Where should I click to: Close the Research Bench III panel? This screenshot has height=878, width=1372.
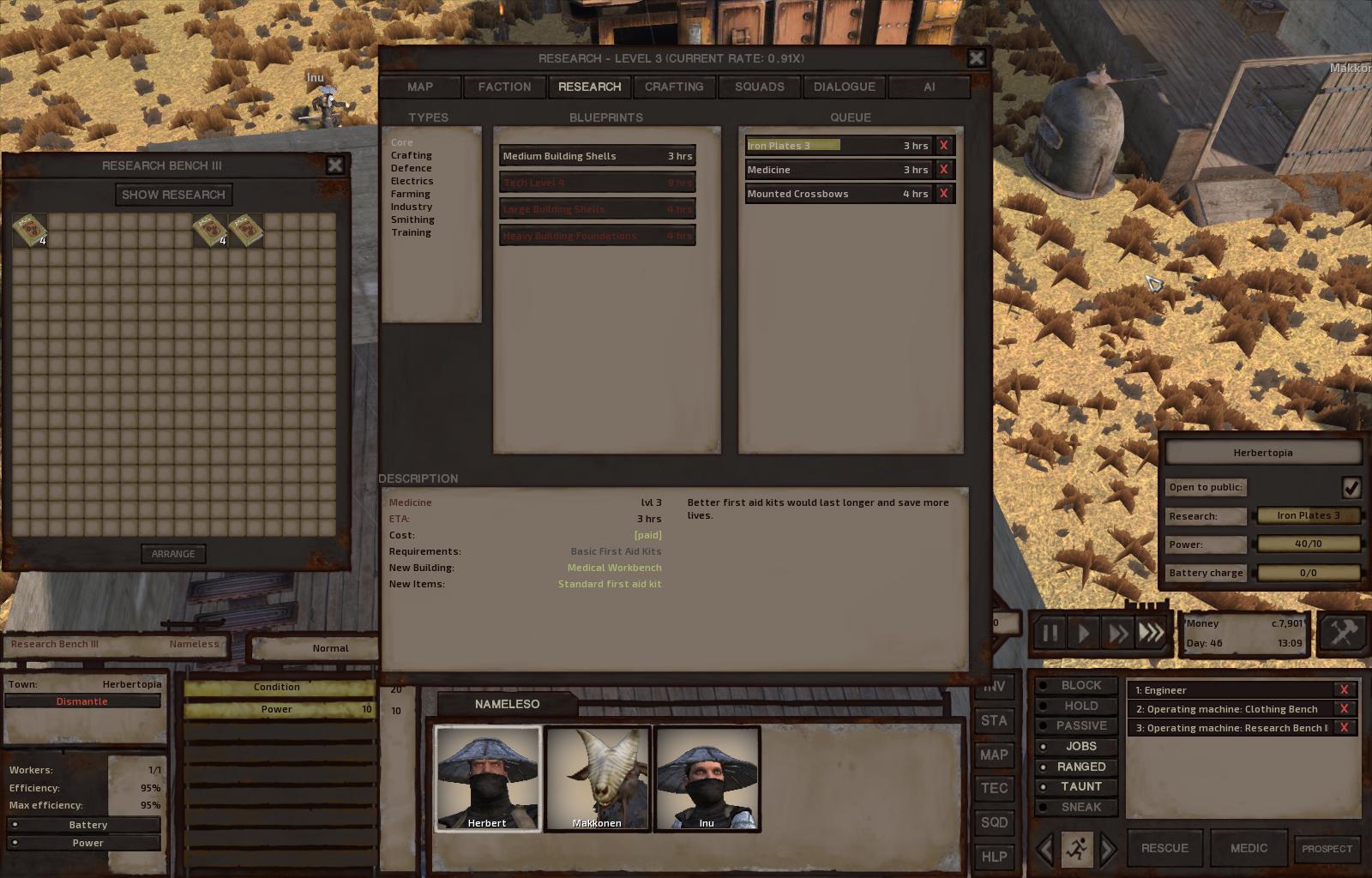pyautogui.click(x=334, y=165)
